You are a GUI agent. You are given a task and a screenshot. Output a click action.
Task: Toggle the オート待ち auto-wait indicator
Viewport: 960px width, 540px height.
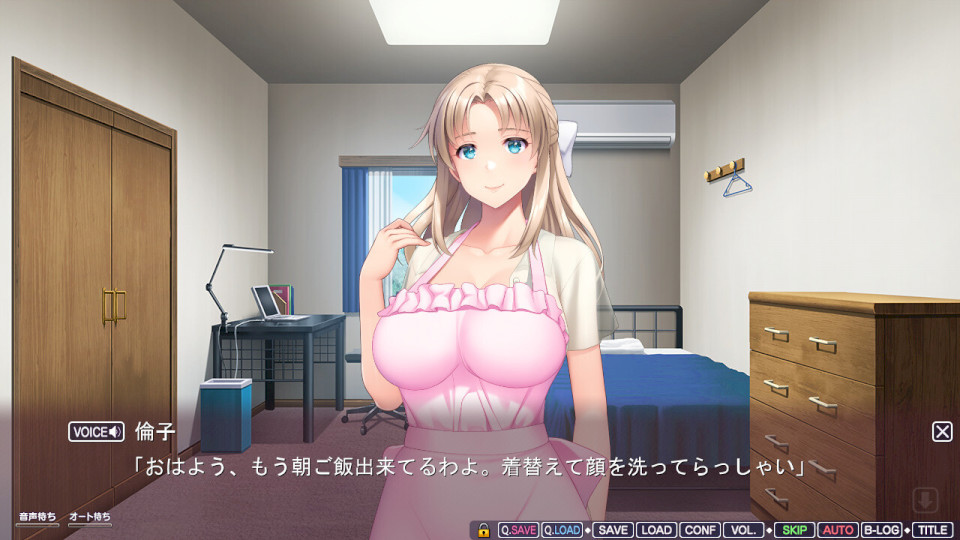click(89, 517)
